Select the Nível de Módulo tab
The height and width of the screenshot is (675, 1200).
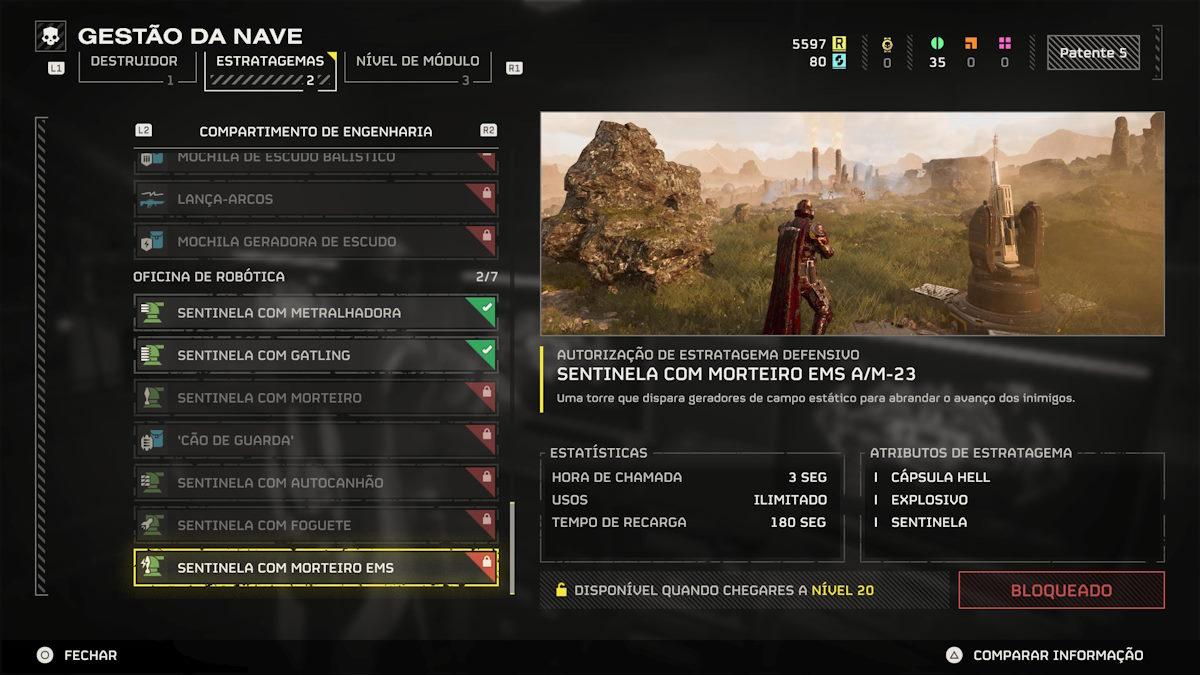click(x=418, y=62)
